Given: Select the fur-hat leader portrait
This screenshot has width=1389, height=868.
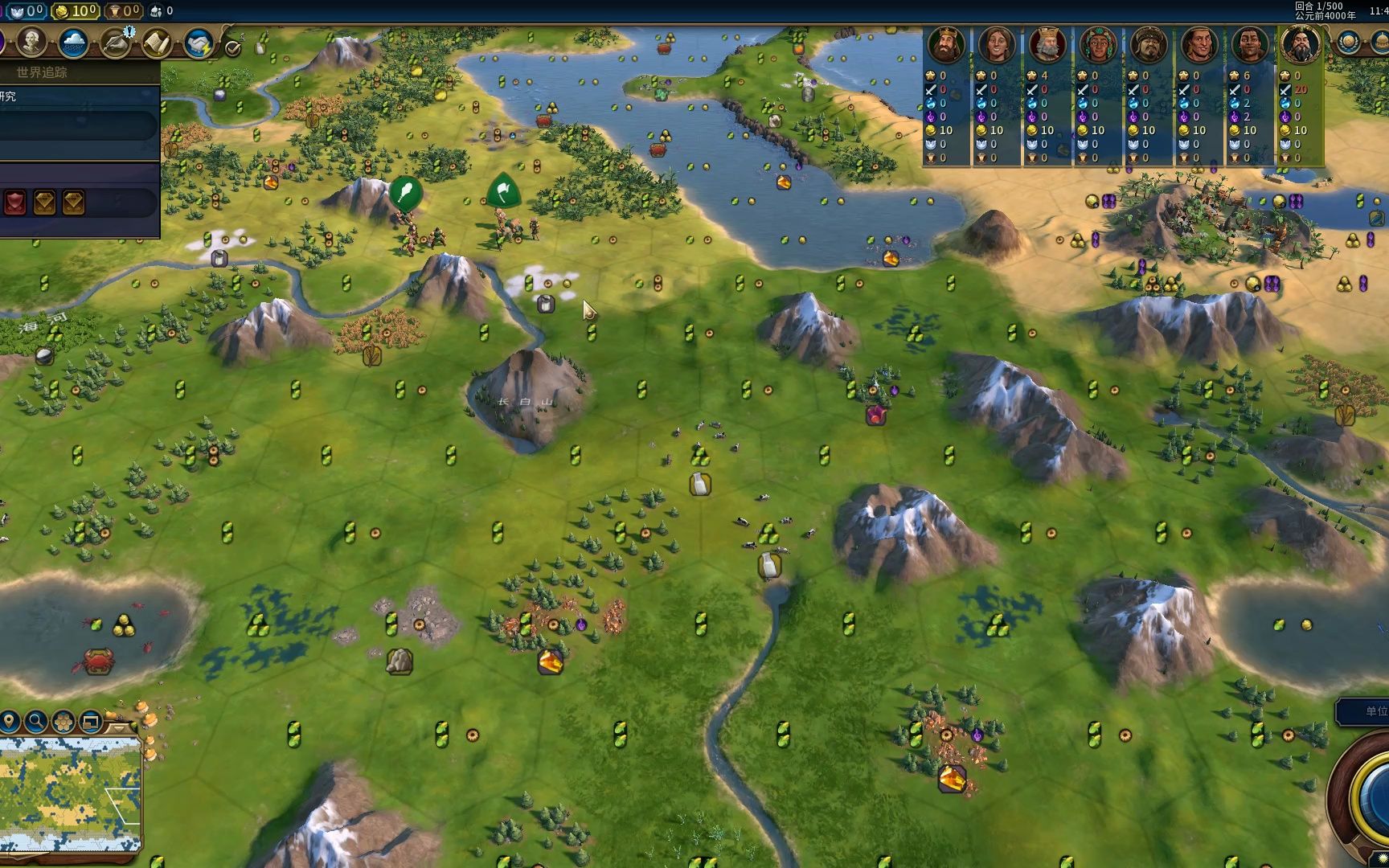Looking at the screenshot, I should (x=1149, y=45).
